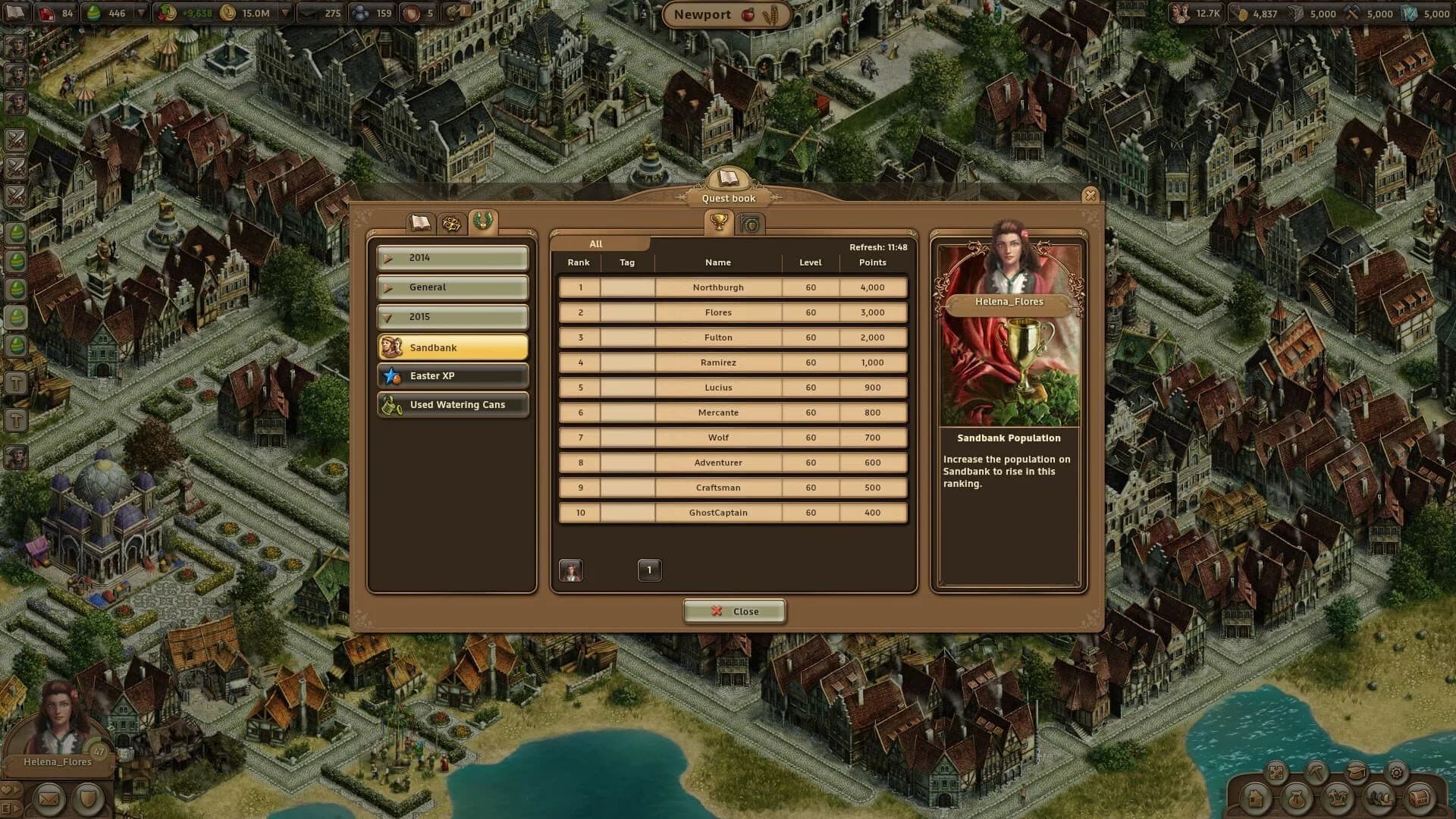Click the Easter egg resource icon top bar
This screenshot has width=1456, height=819.
[x=93, y=13]
